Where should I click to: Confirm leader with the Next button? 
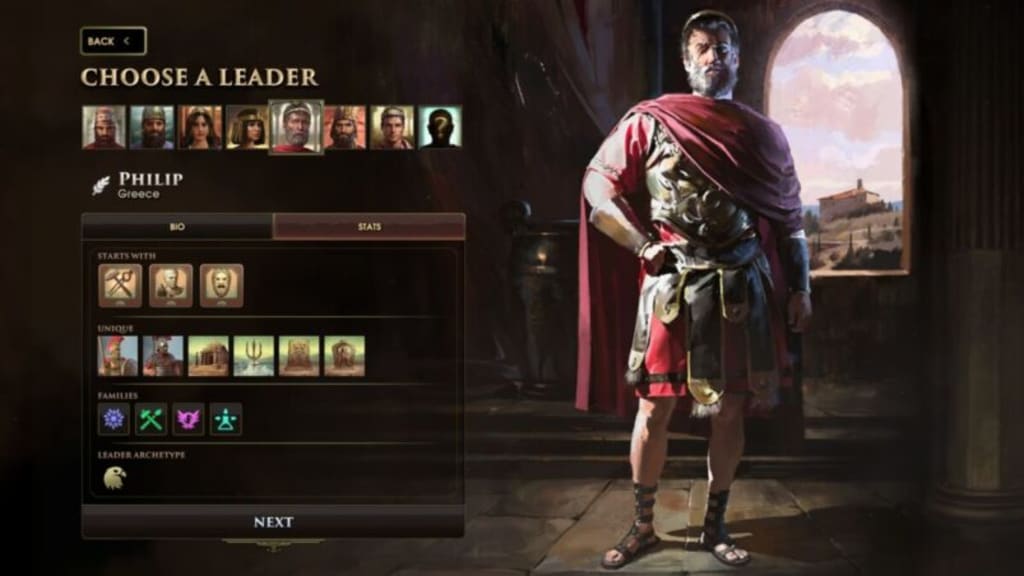(x=273, y=522)
